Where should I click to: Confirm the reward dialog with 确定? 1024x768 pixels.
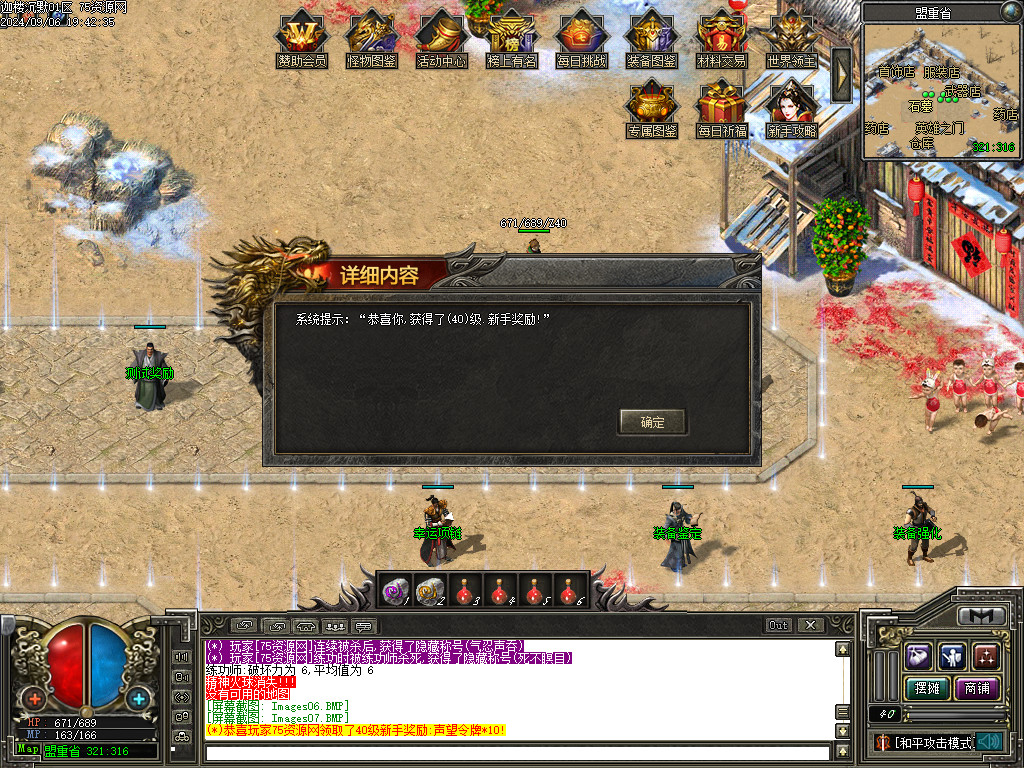coord(652,422)
